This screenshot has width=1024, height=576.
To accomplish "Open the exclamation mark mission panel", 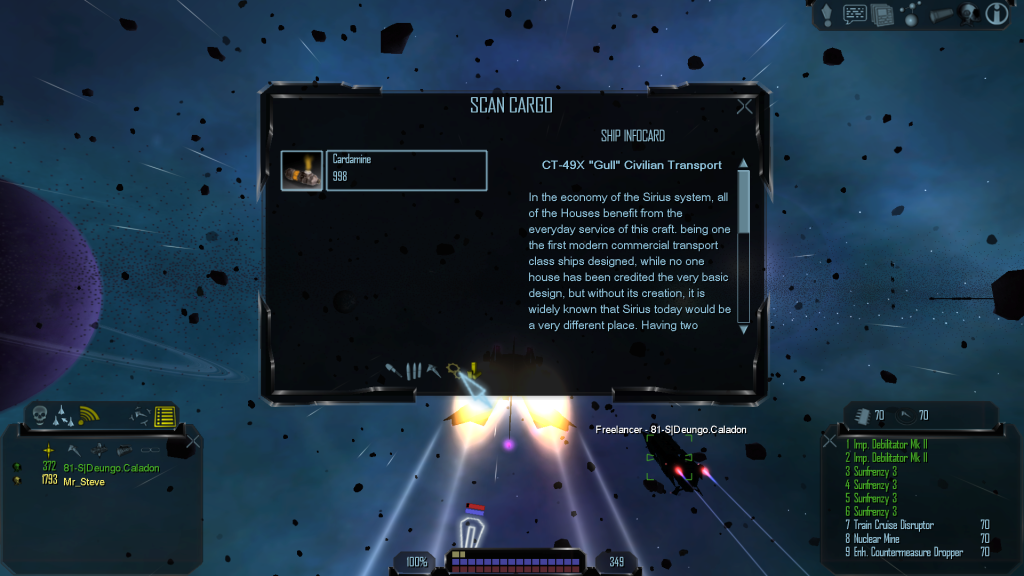I will coord(827,14).
